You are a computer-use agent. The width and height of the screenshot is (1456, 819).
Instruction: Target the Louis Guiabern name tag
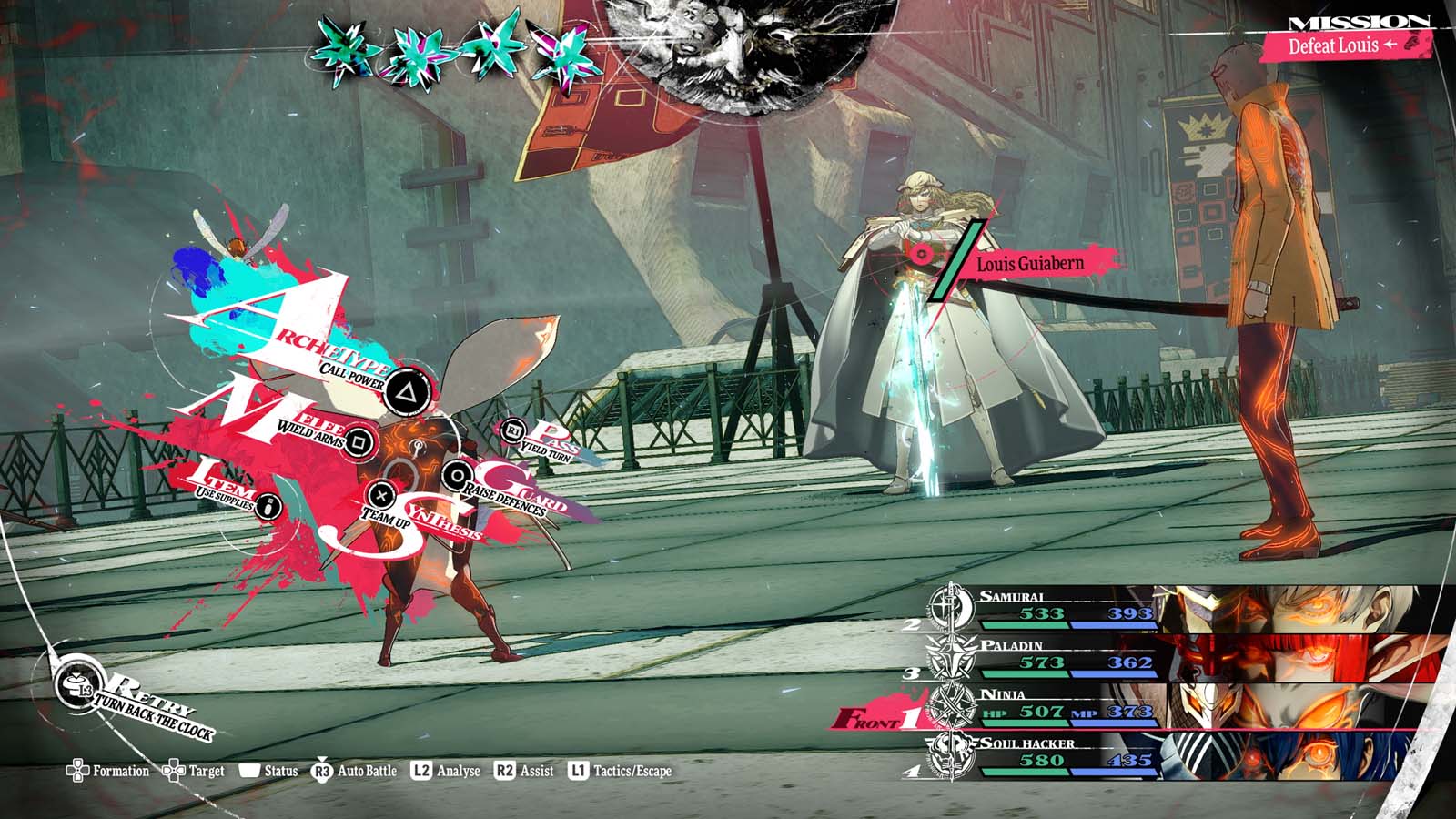(1029, 264)
